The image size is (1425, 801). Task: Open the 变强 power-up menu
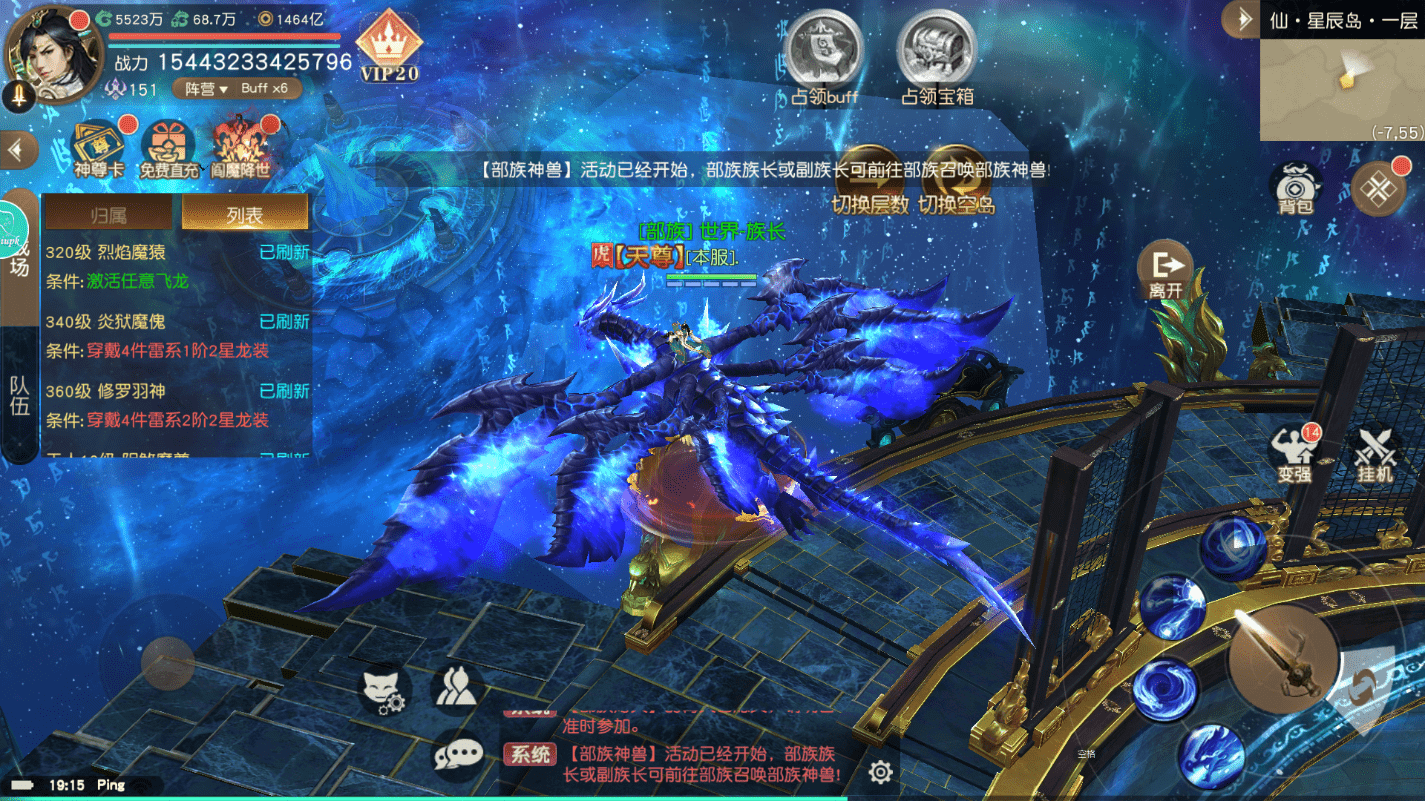pos(1294,454)
